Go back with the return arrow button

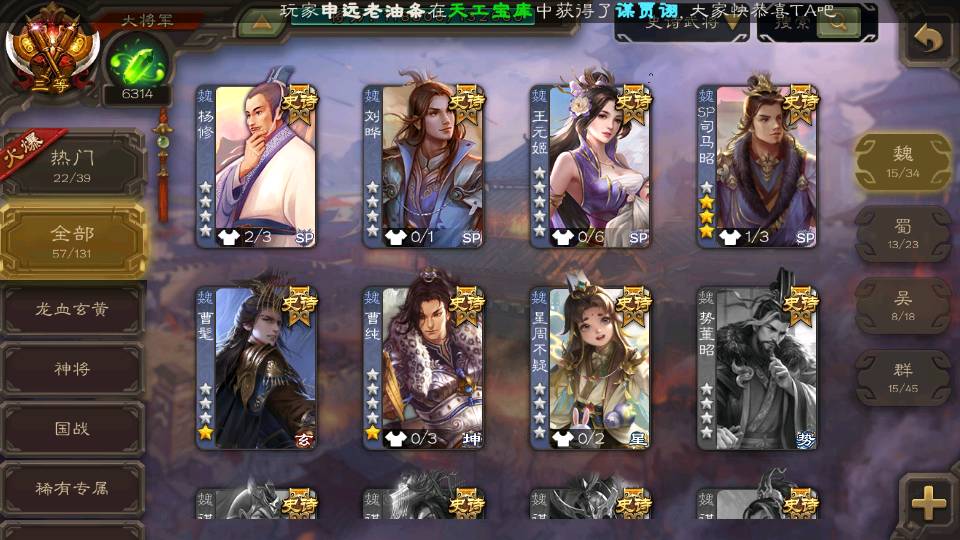[x=929, y=41]
